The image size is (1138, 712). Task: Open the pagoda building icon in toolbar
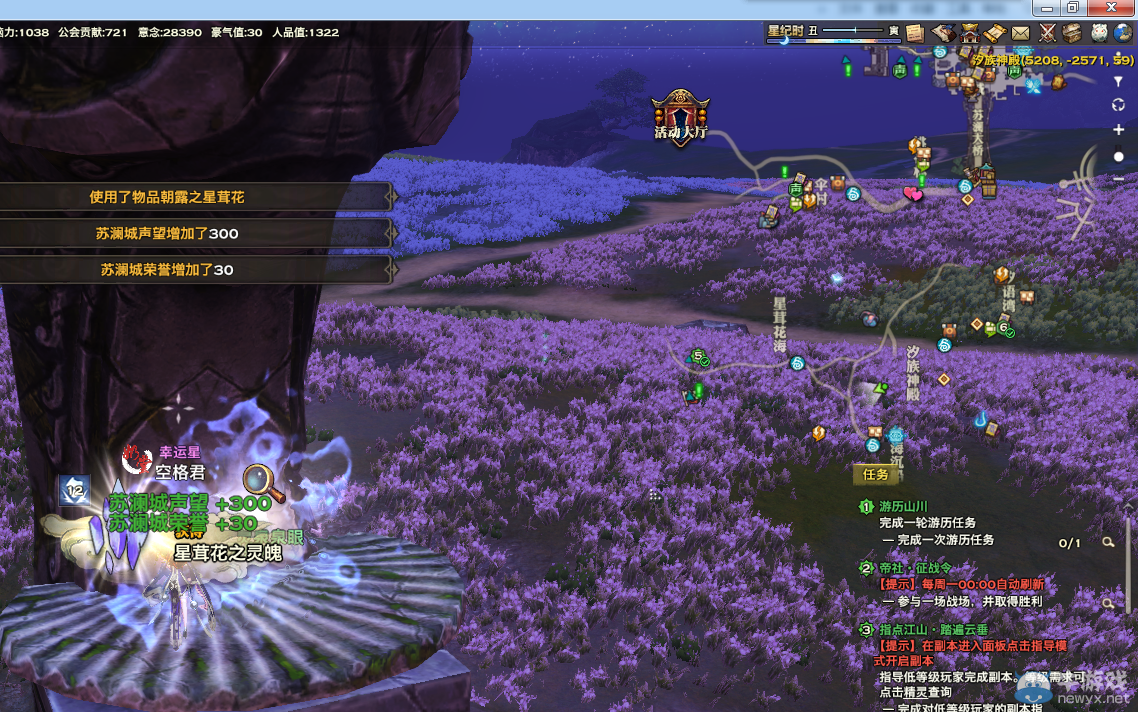click(x=969, y=33)
